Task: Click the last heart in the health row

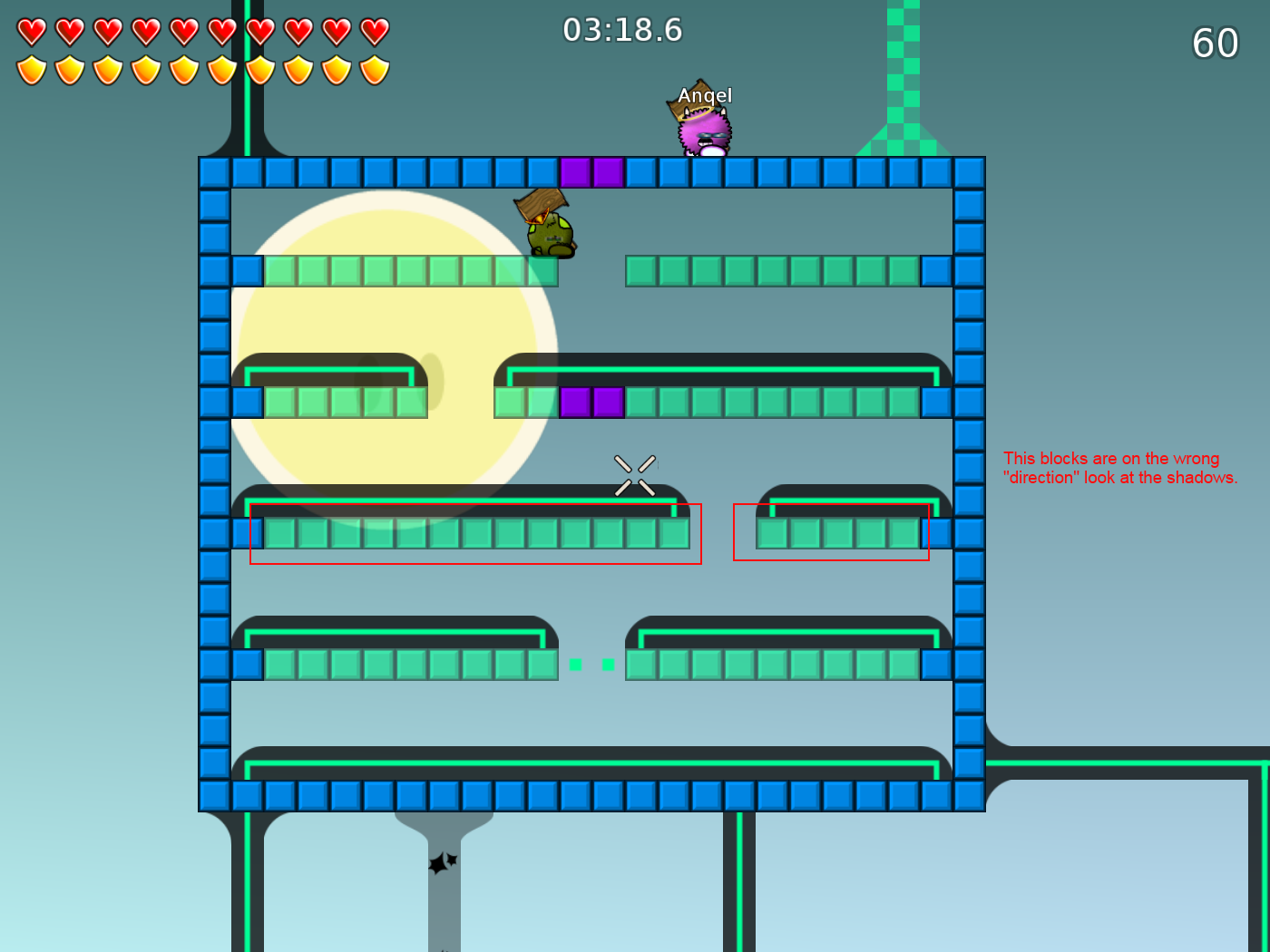Action: tap(373, 31)
